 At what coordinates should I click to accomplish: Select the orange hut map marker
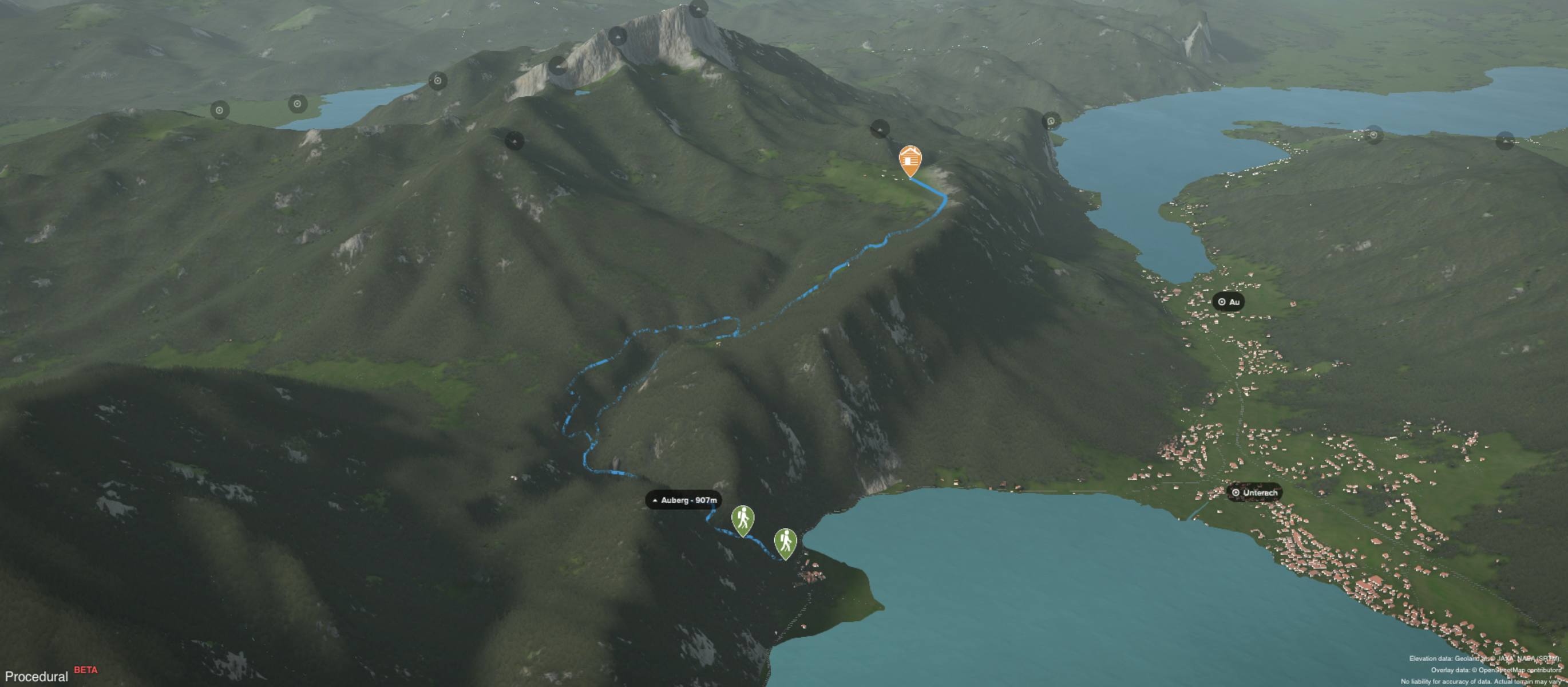909,160
